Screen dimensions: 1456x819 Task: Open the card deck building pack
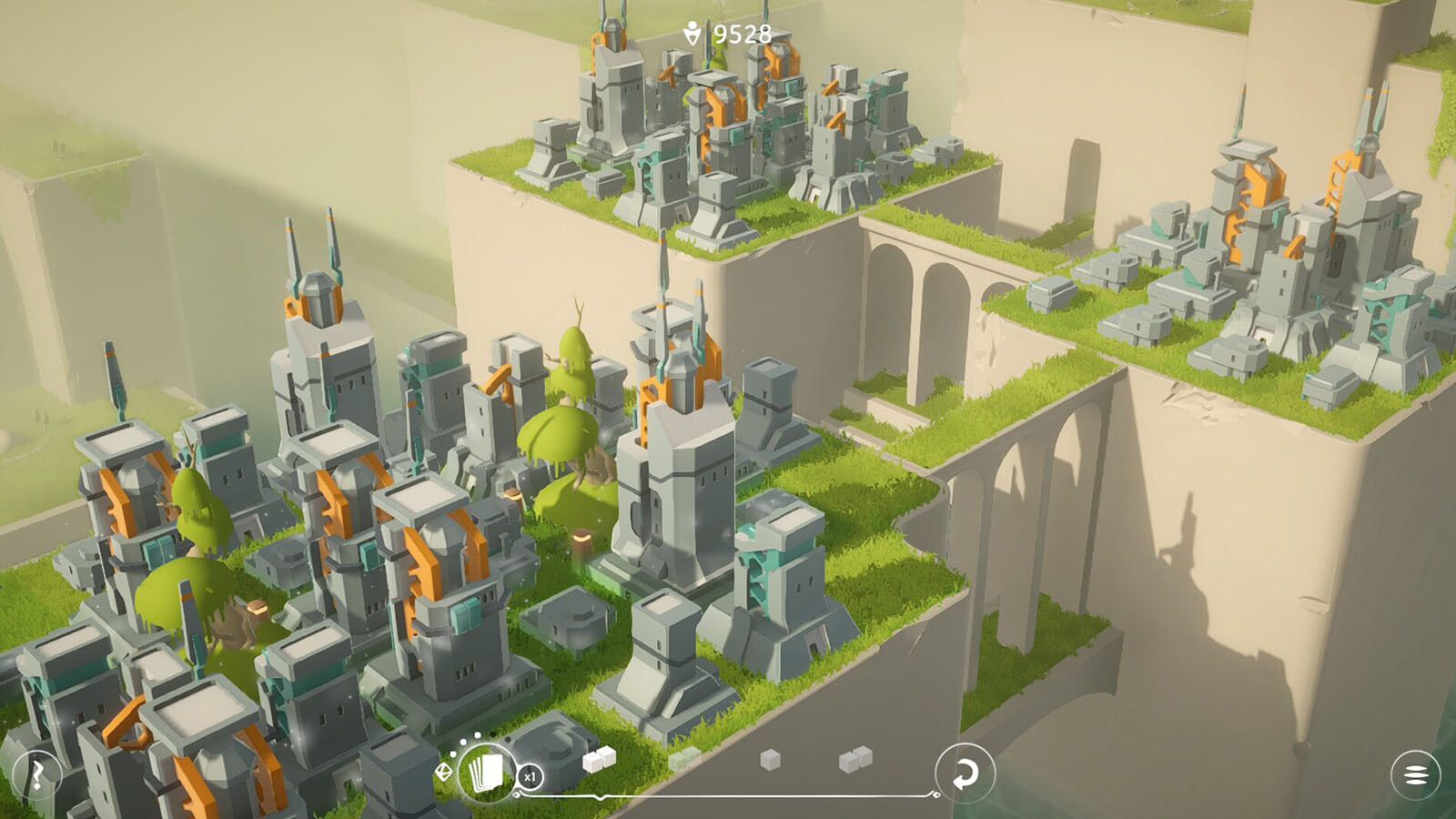(x=486, y=773)
